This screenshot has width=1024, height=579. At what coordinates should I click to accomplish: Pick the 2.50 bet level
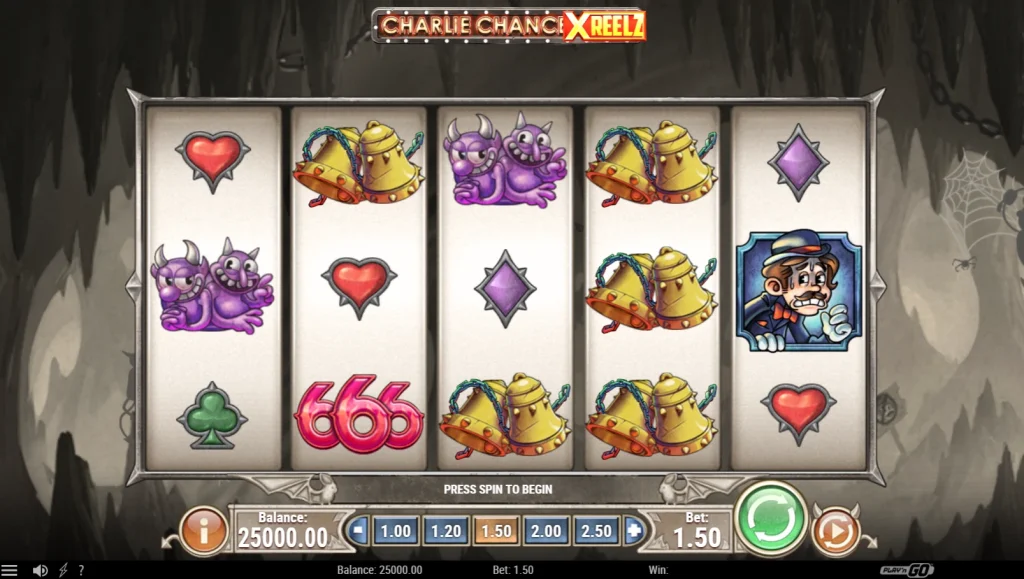pos(596,531)
